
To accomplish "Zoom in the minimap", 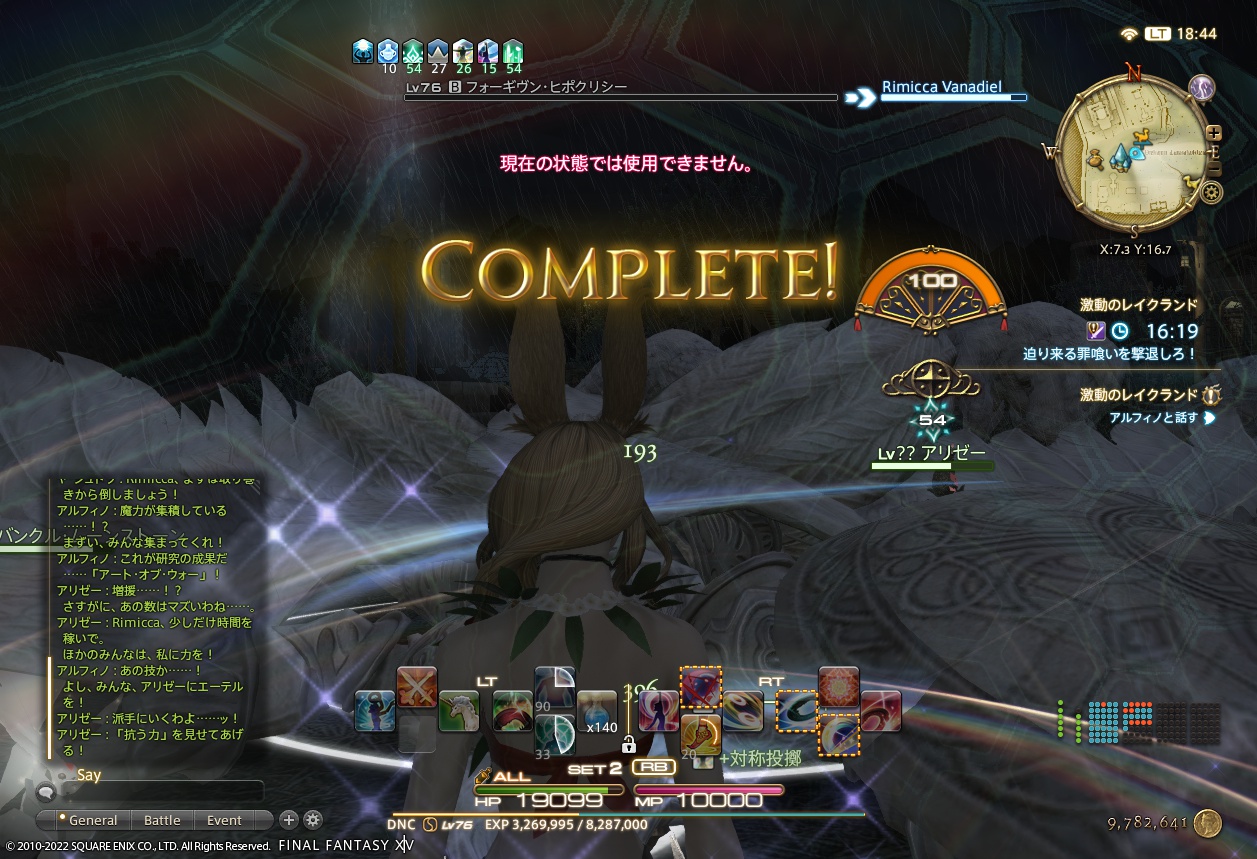I will coord(1213,132).
